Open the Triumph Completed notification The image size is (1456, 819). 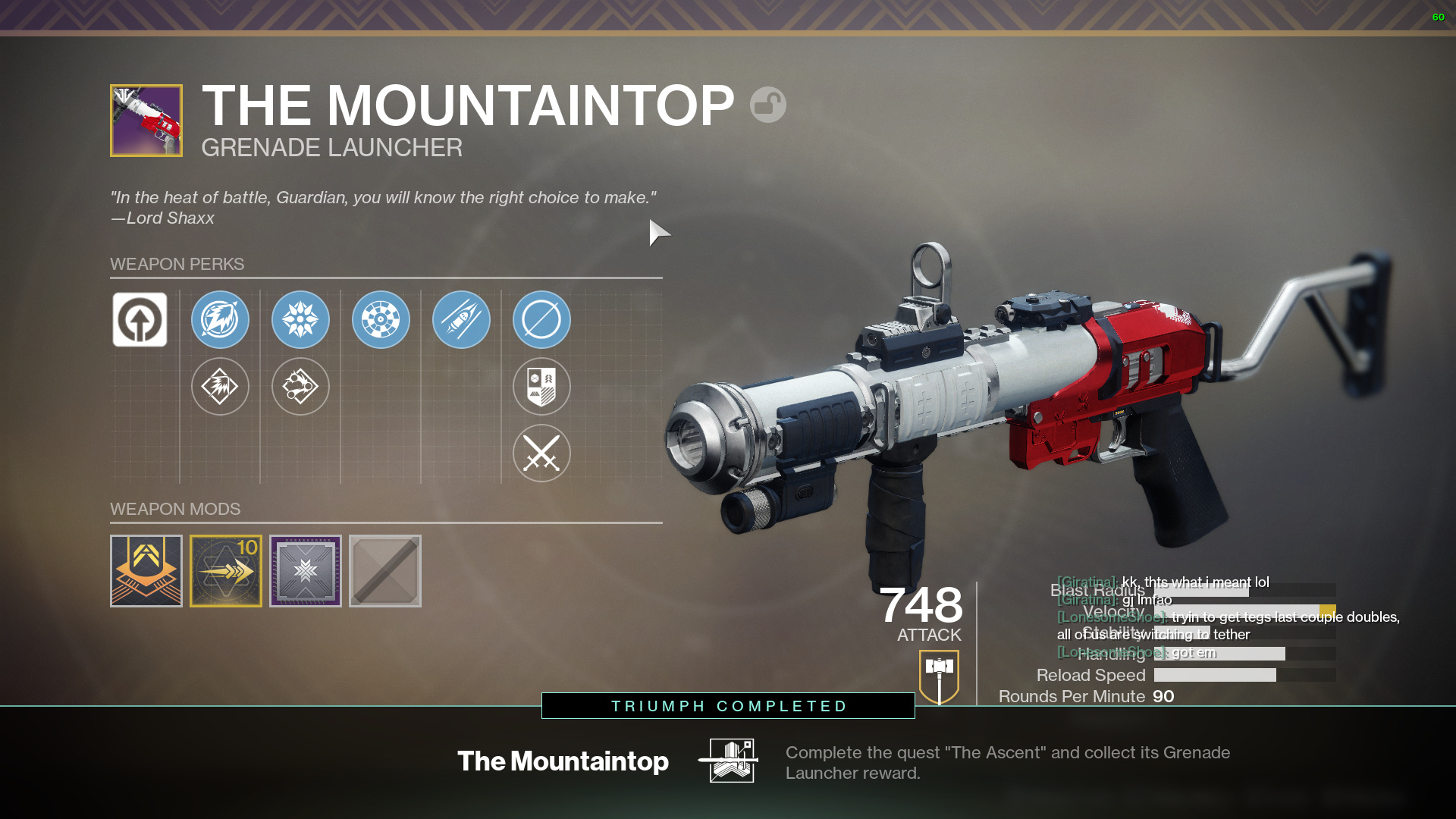coord(728,706)
